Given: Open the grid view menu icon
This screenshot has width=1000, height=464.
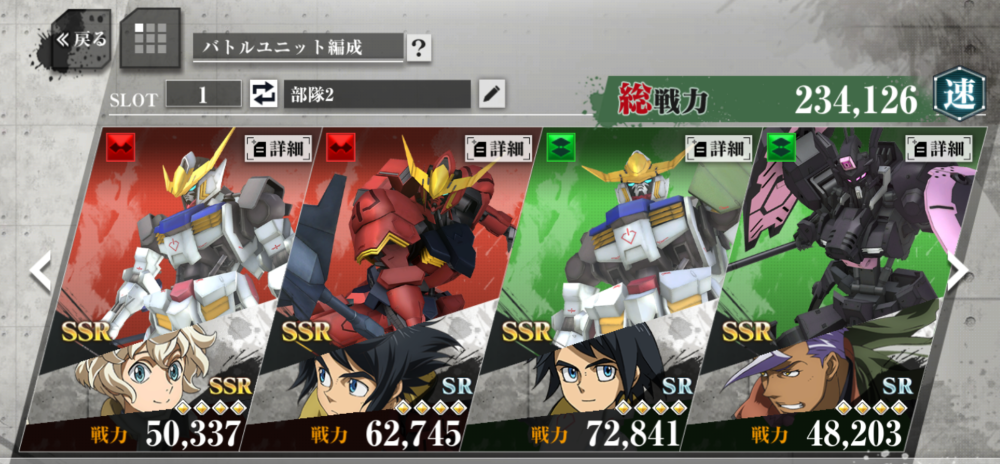Looking at the screenshot, I should 150,38.
